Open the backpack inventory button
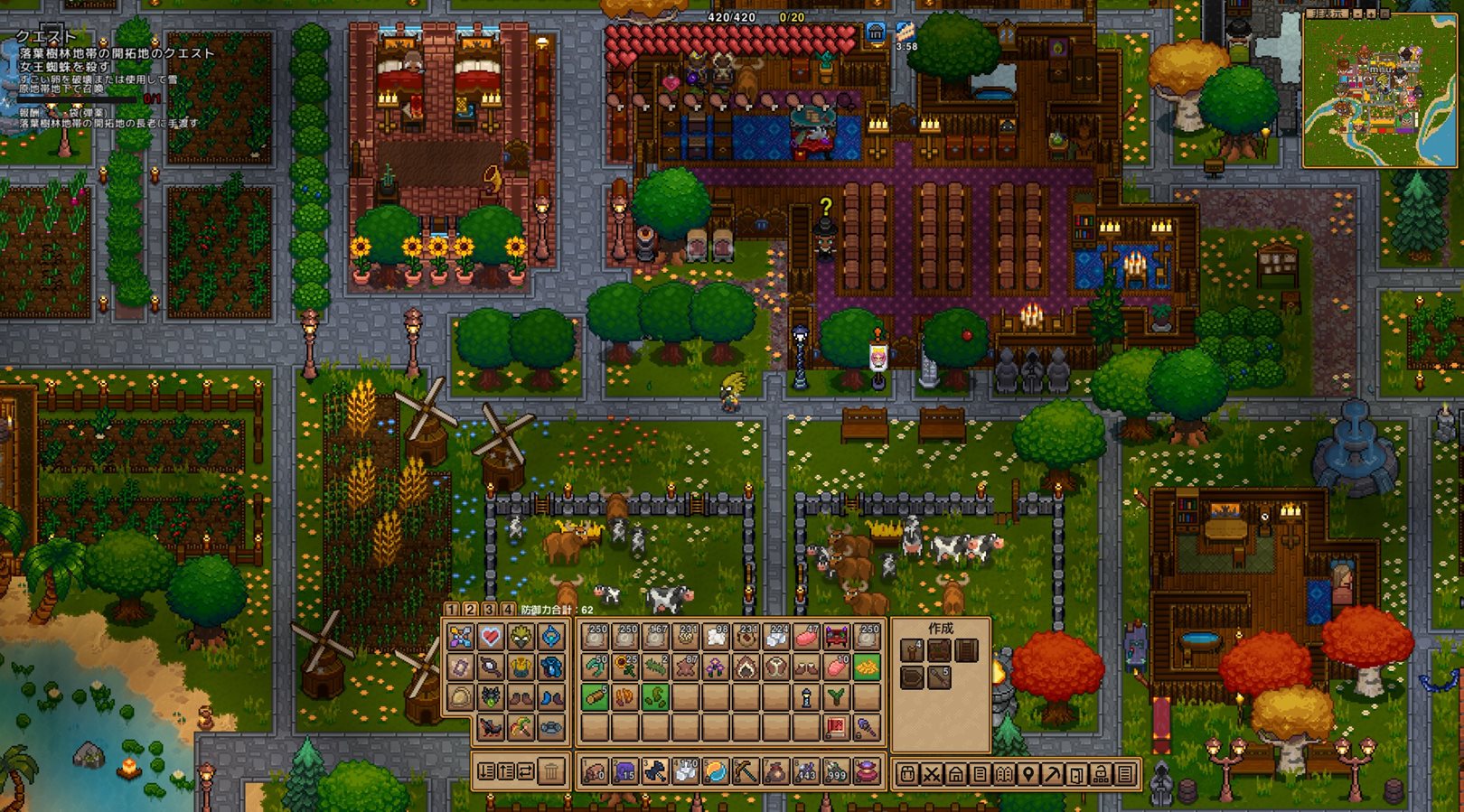 pos(909,774)
